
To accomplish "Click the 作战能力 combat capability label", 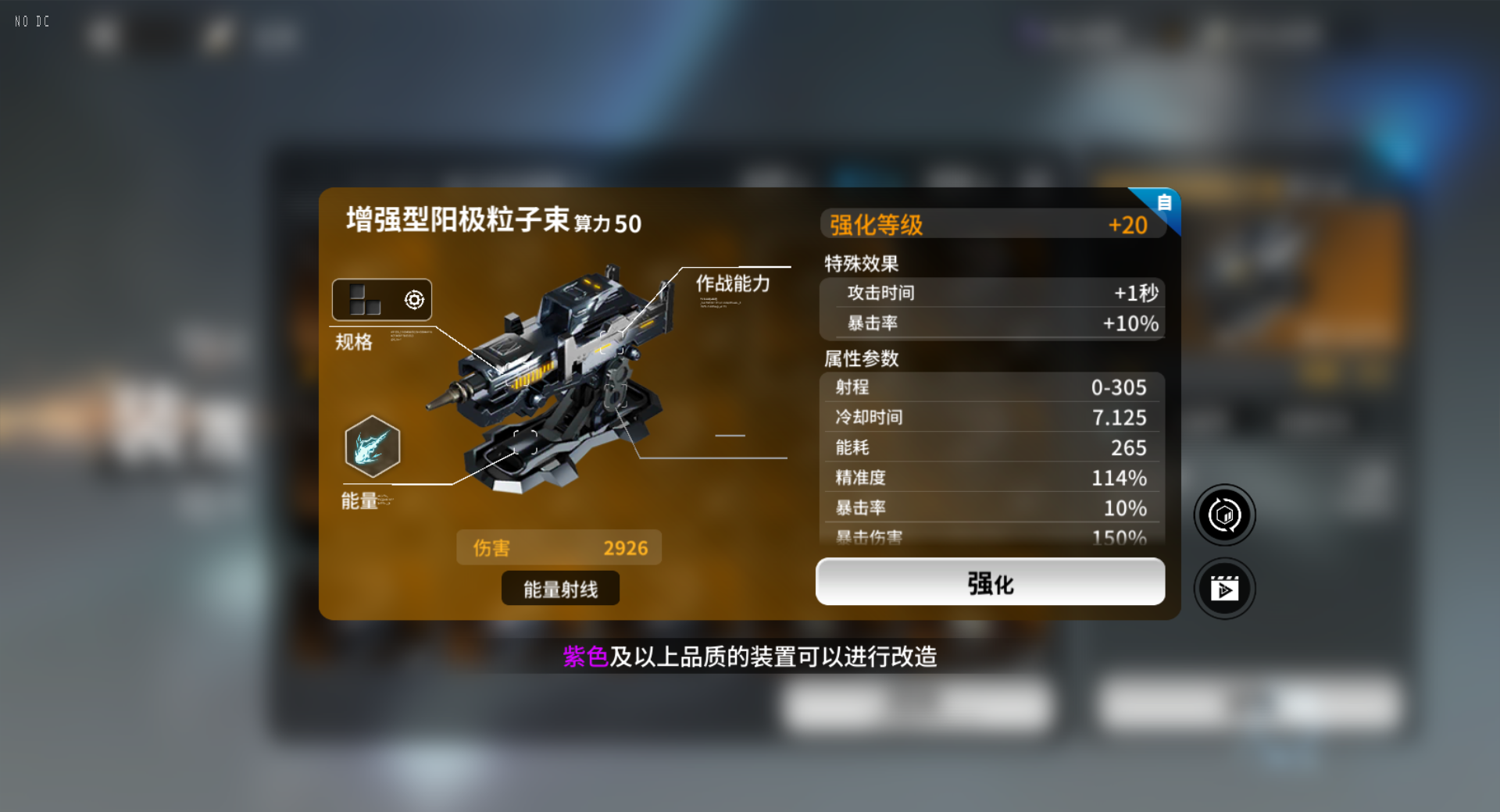I will (x=732, y=284).
